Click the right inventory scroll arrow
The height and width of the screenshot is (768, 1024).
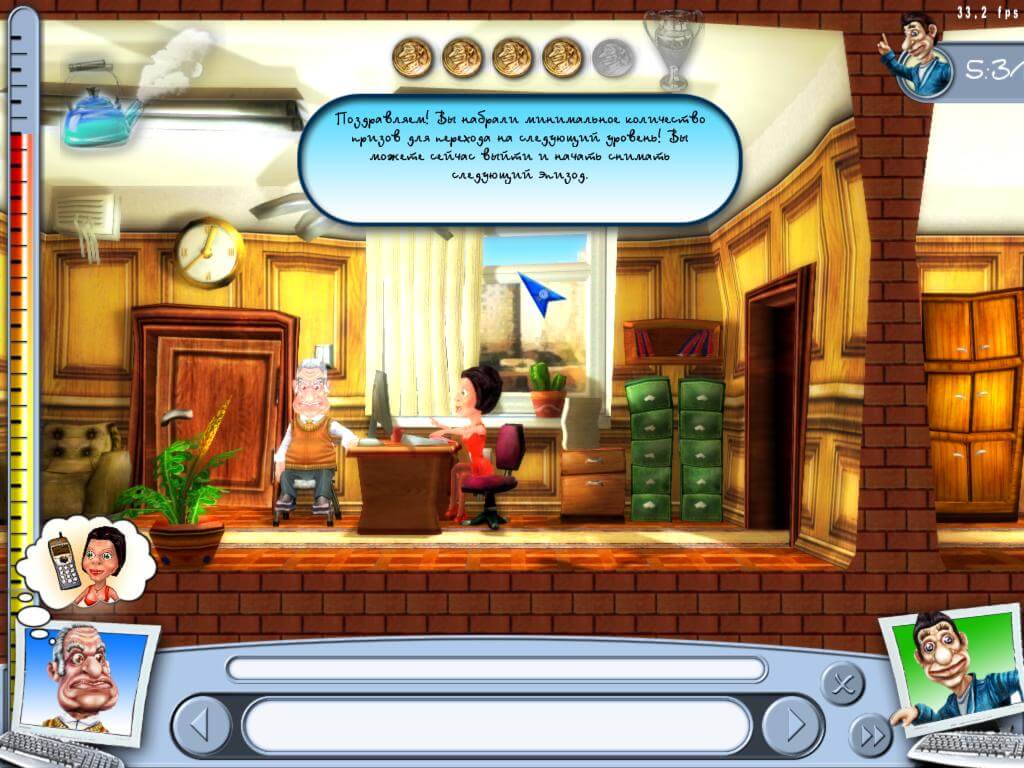tap(793, 724)
